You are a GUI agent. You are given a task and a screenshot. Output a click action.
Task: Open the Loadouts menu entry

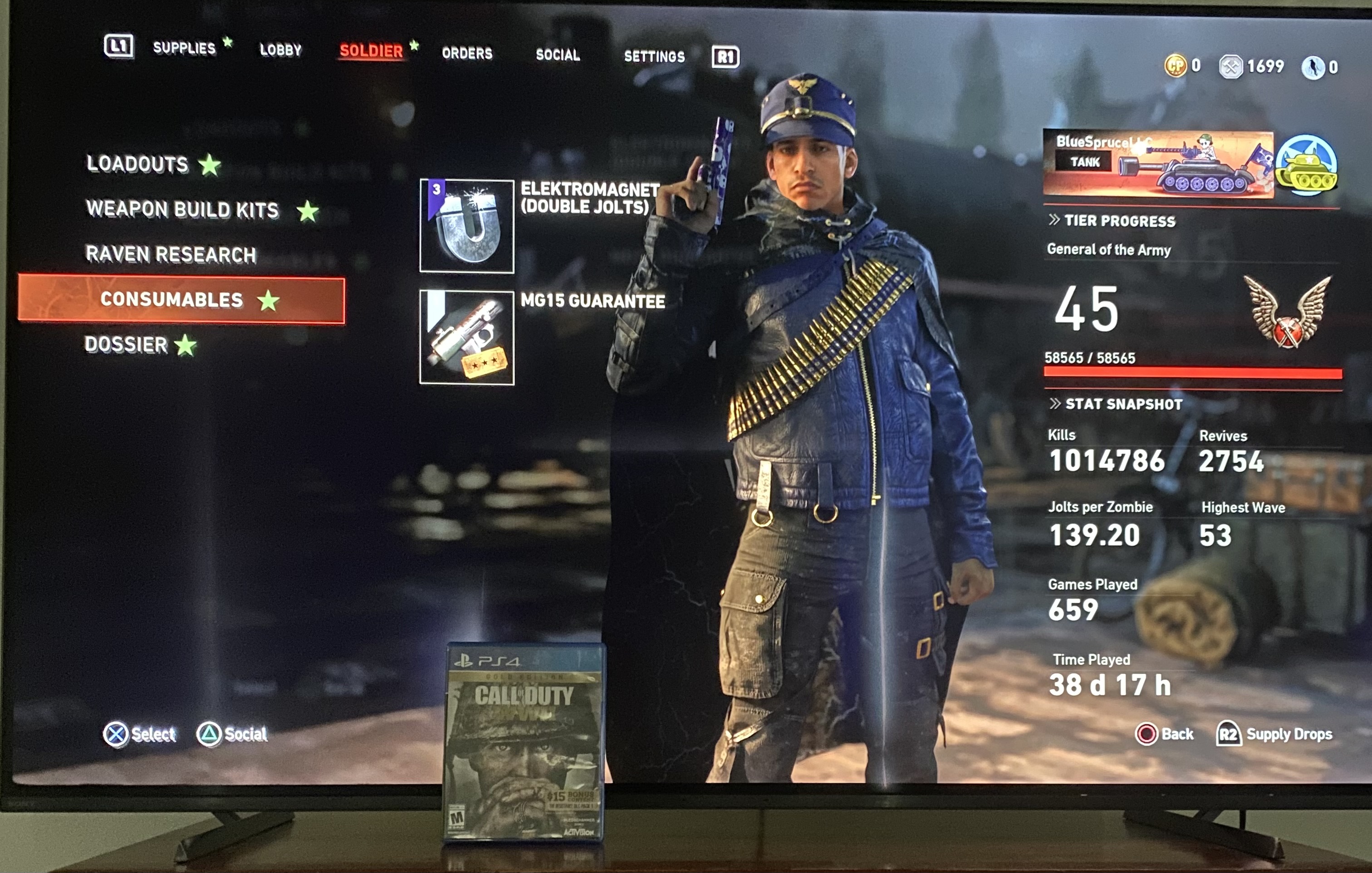[137, 164]
